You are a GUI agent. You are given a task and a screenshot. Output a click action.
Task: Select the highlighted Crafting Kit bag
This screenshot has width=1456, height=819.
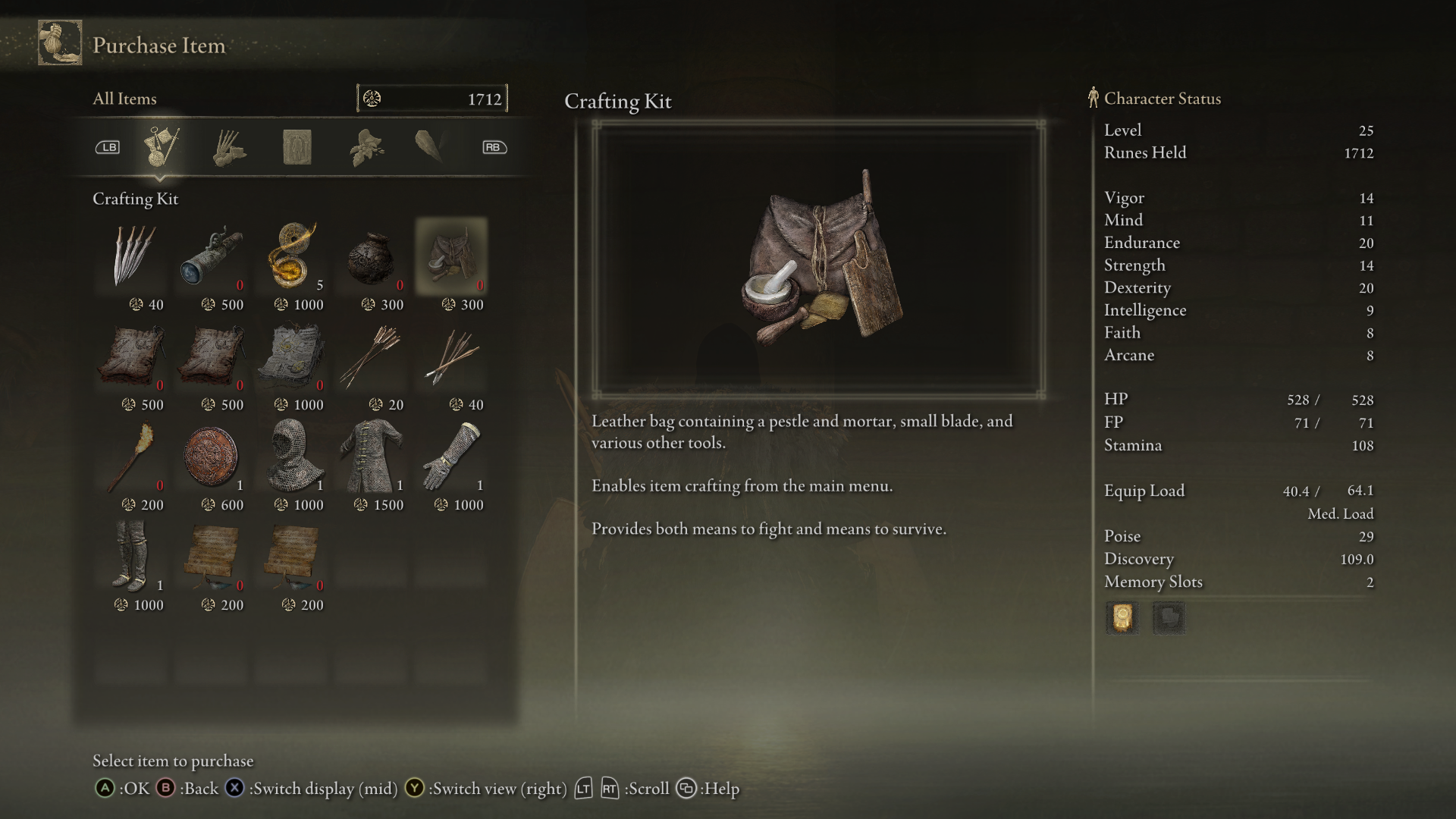point(452,256)
